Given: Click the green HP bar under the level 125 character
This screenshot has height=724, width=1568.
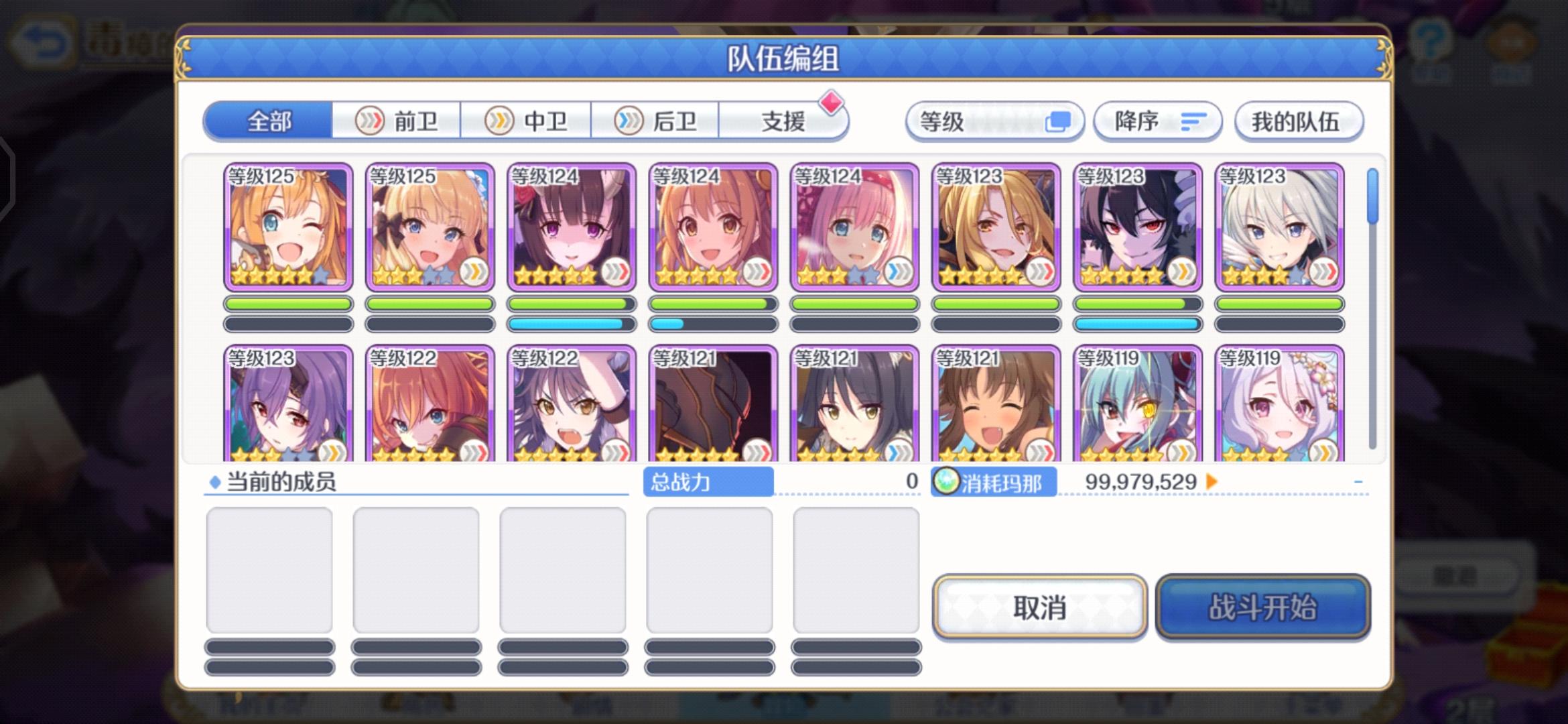Looking at the screenshot, I should coord(287,304).
